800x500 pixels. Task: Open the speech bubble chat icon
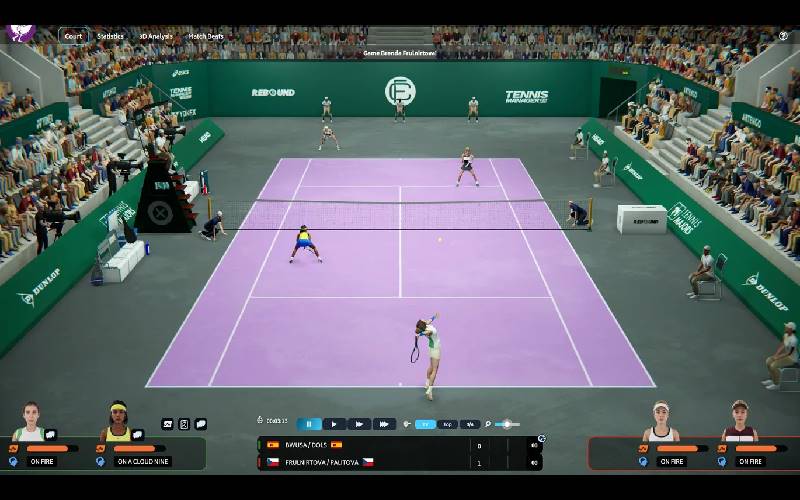tap(201, 424)
